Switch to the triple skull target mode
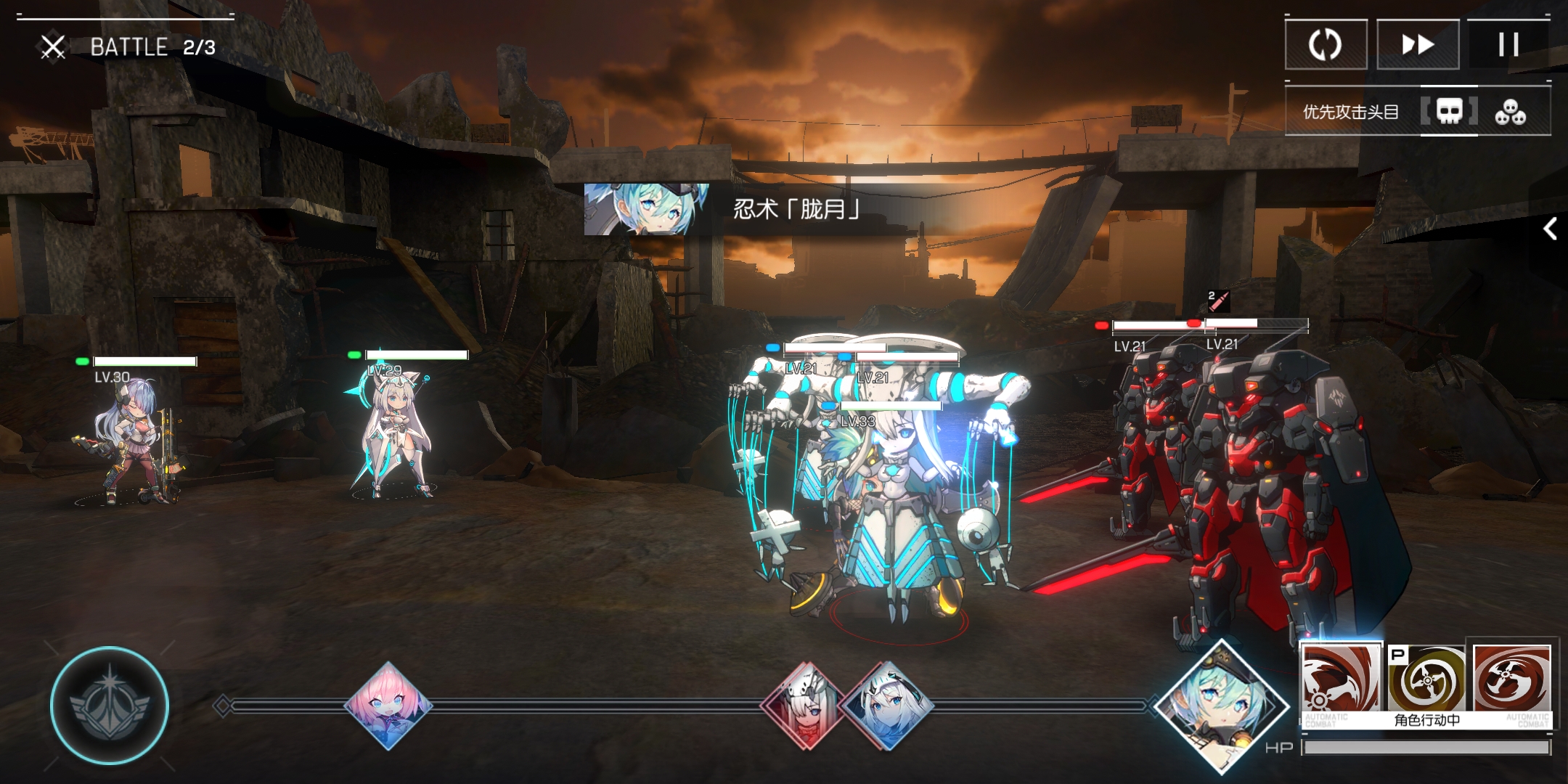Viewport: 1568px width, 784px height. tap(1510, 113)
